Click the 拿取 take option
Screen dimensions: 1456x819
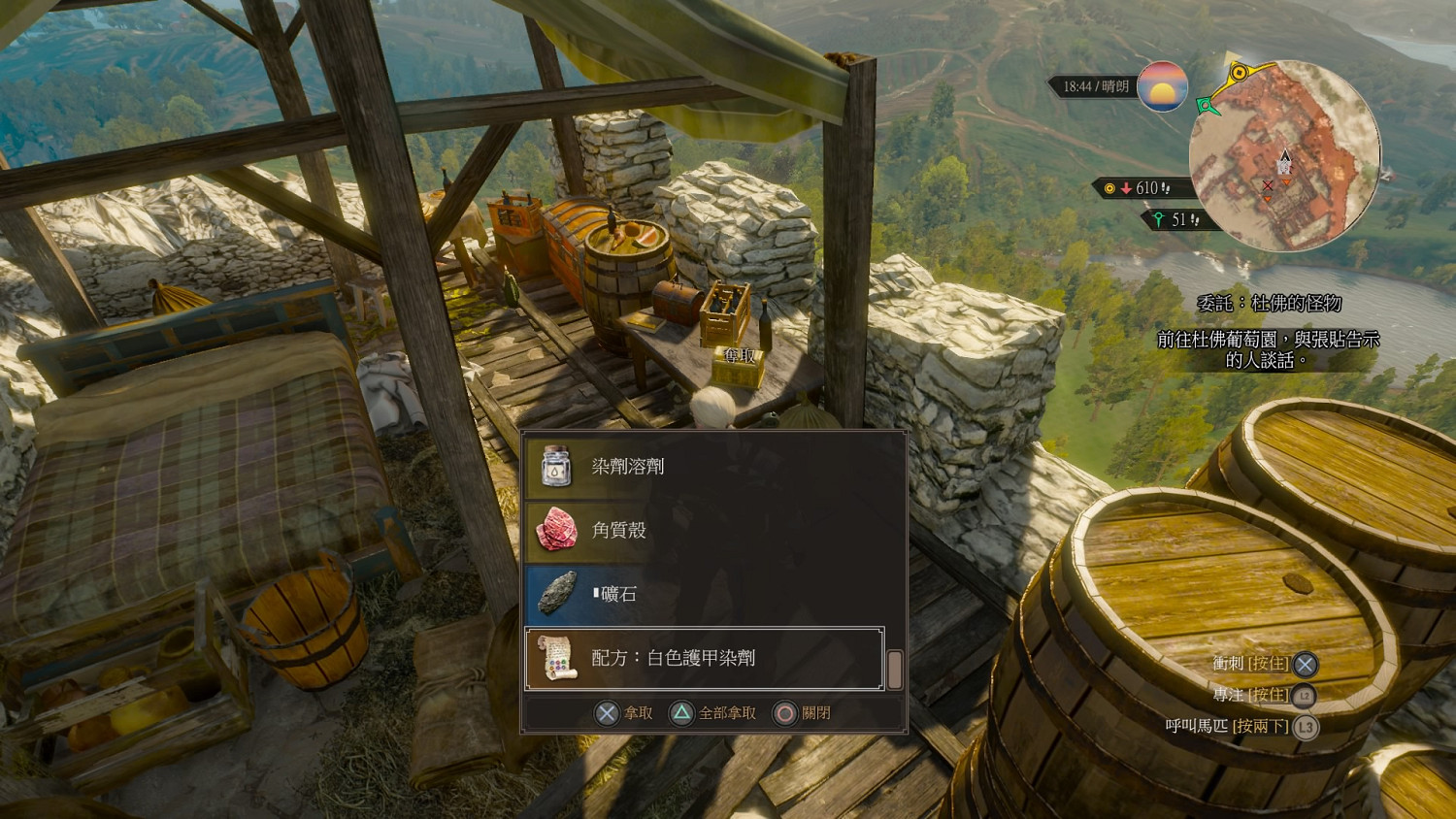tap(624, 713)
